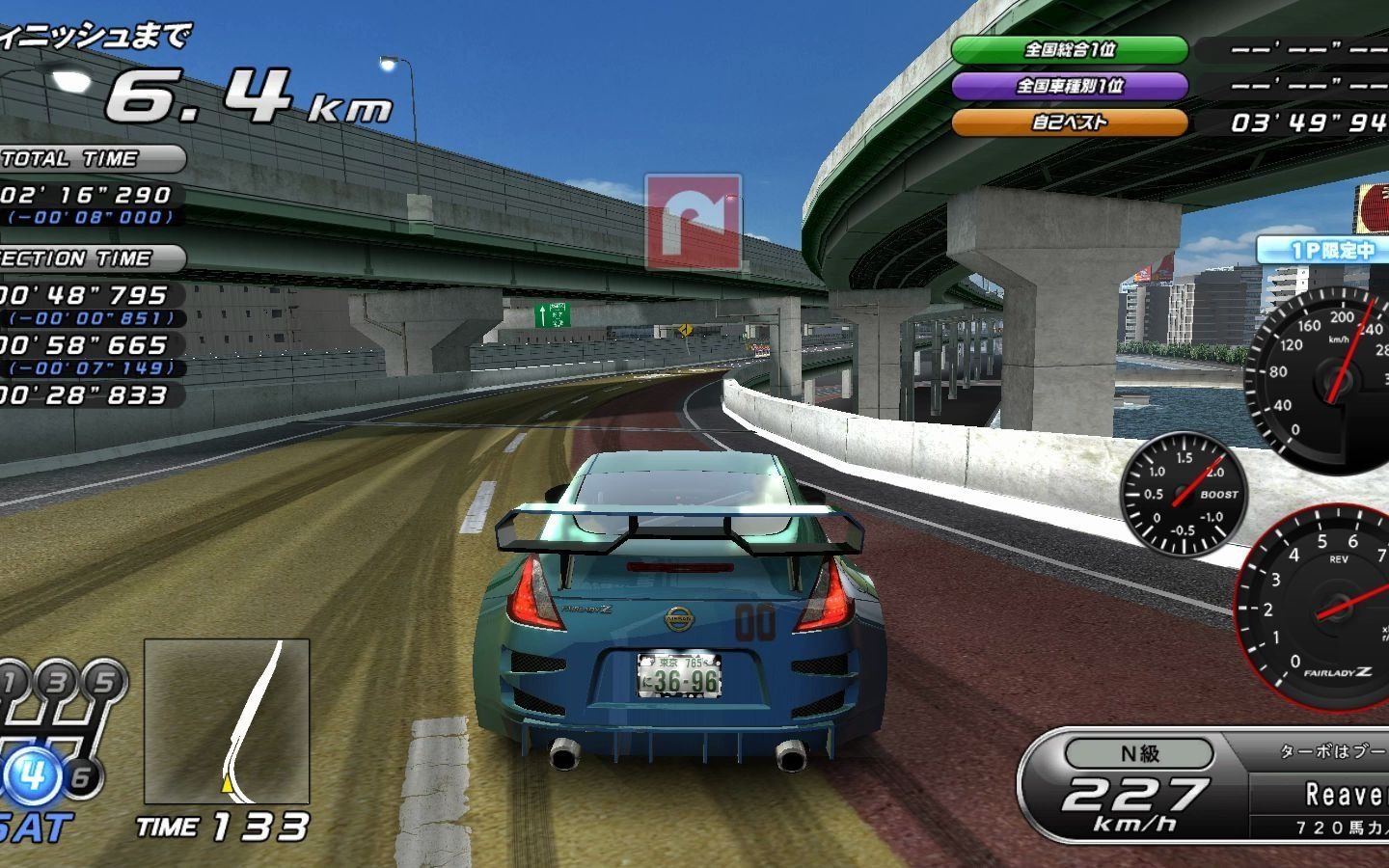The image size is (1389, 868).
Task: Select the red right-turn warning icon
Action: (x=694, y=223)
